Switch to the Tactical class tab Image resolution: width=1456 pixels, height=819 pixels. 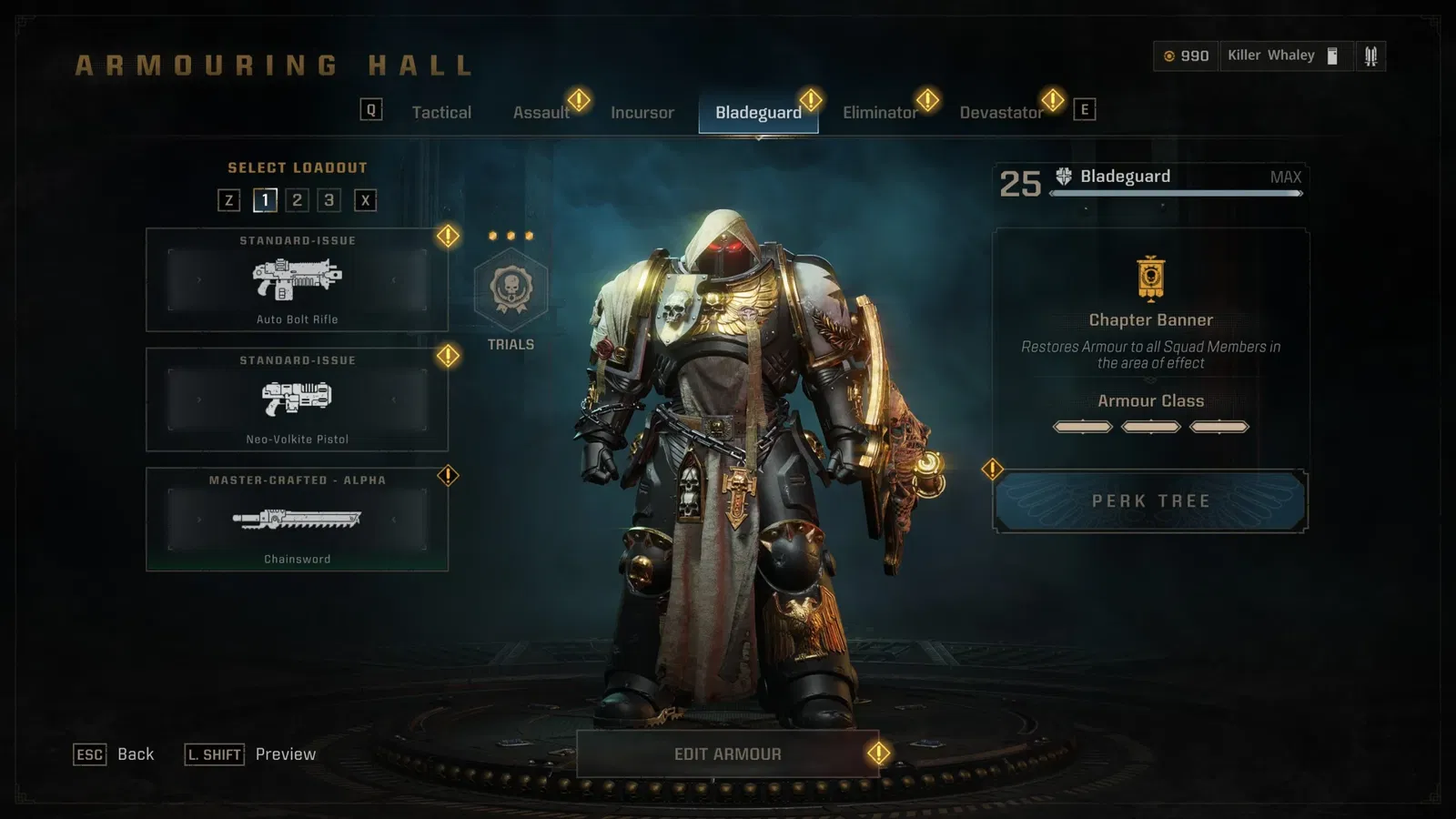tap(441, 113)
